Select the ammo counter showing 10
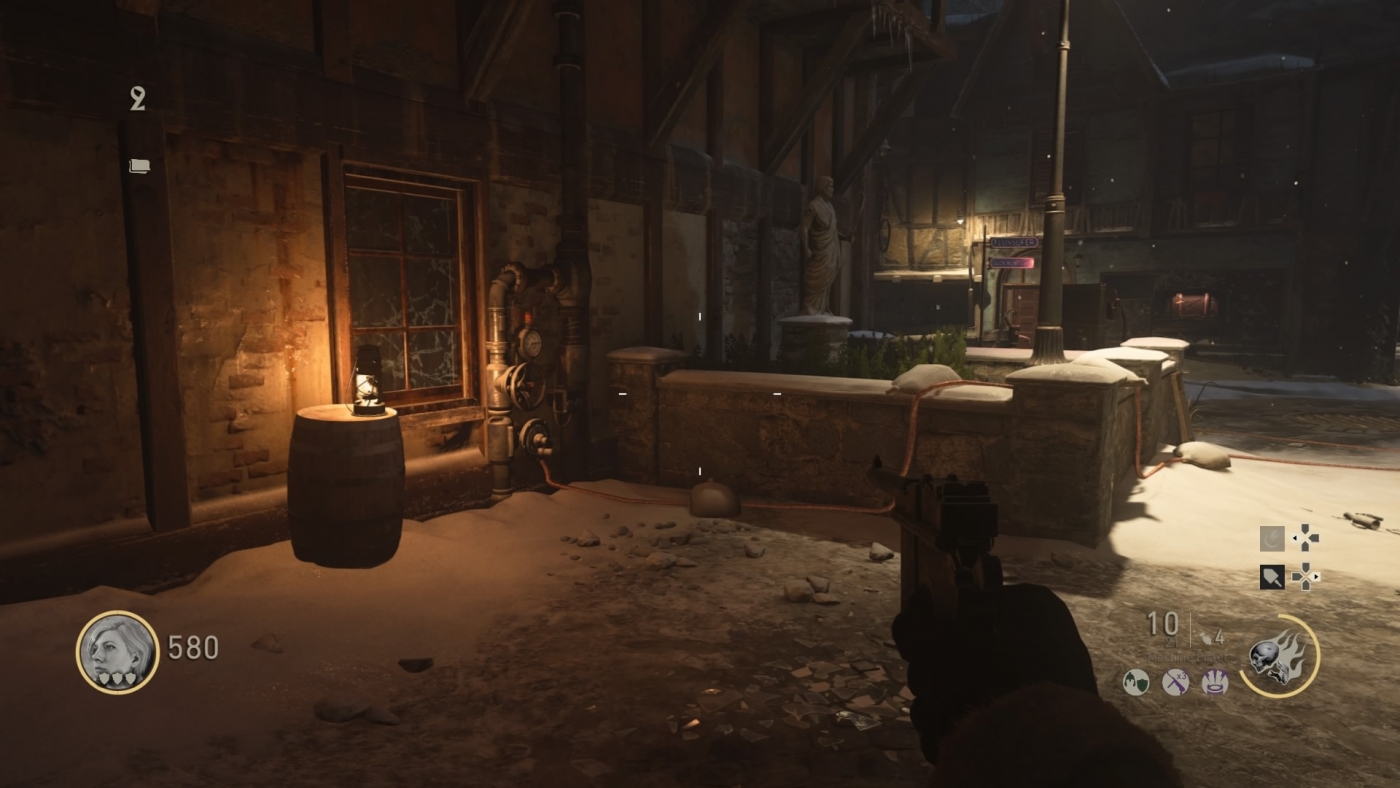The width and height of the screenshot is (1400, 788). (x=1163, y=623)
